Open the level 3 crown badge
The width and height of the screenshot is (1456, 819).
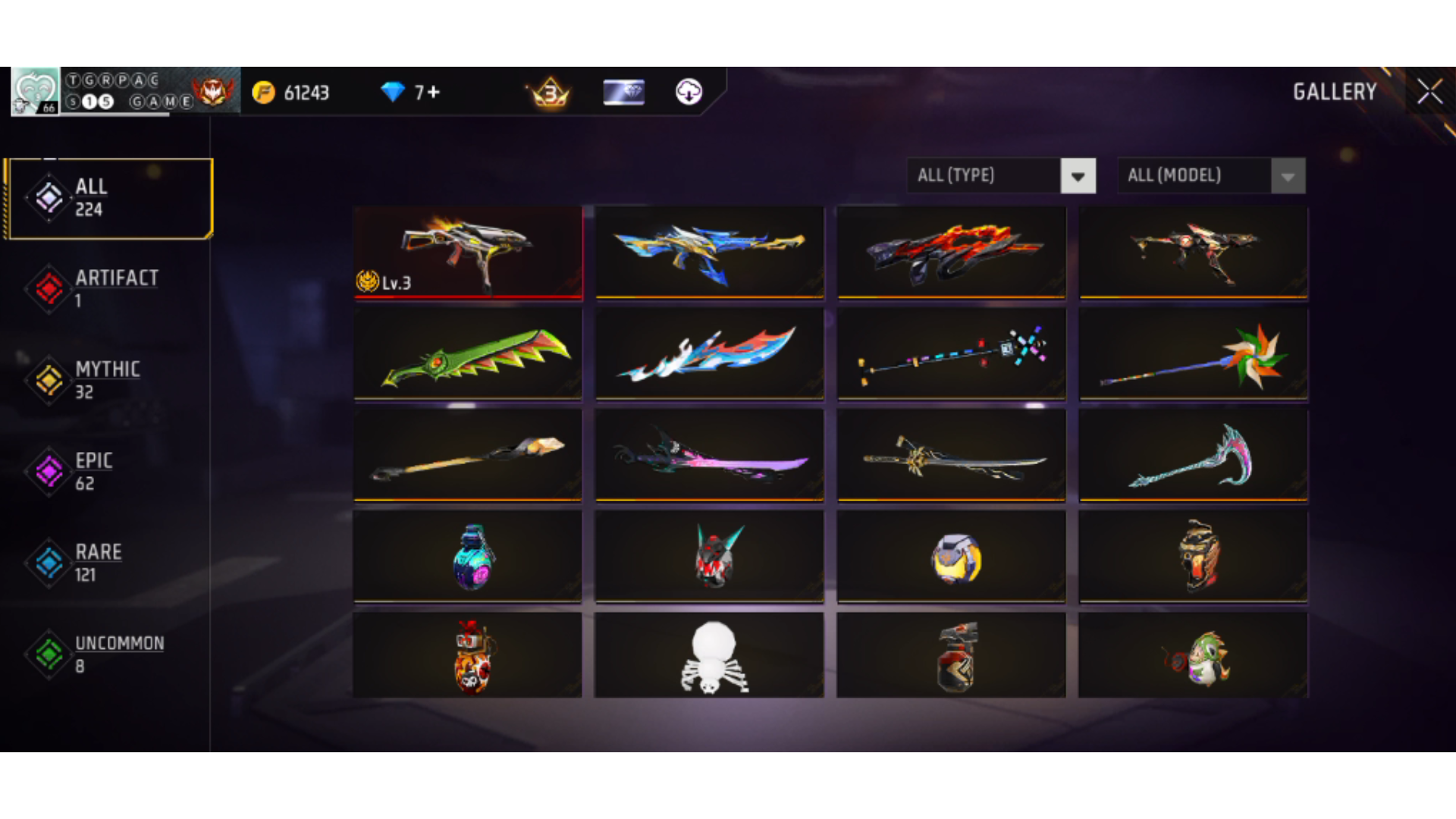coord(550,92)
